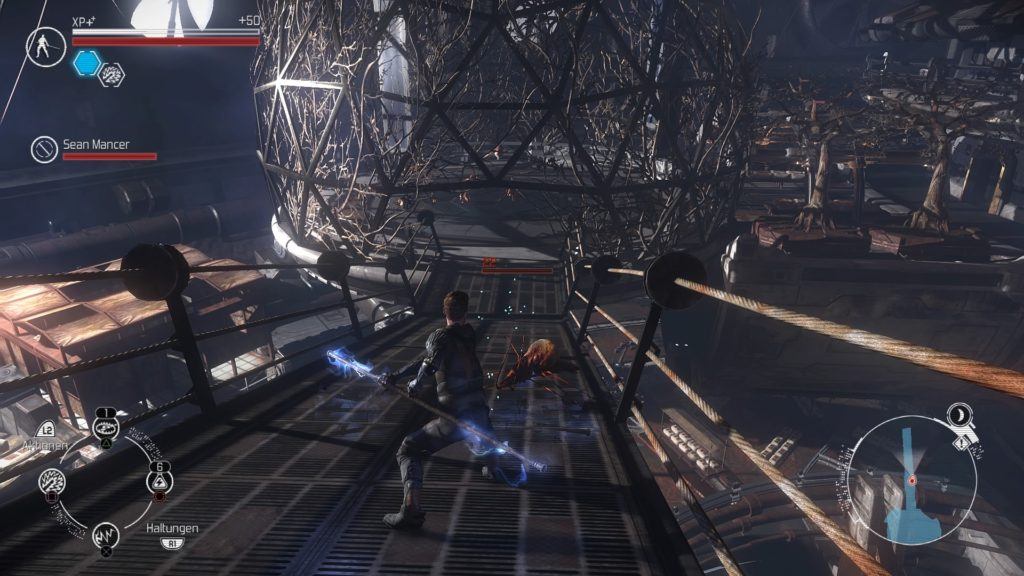
Task: Click the moon night-time icon on minimap
Action: tap(965, 415)
